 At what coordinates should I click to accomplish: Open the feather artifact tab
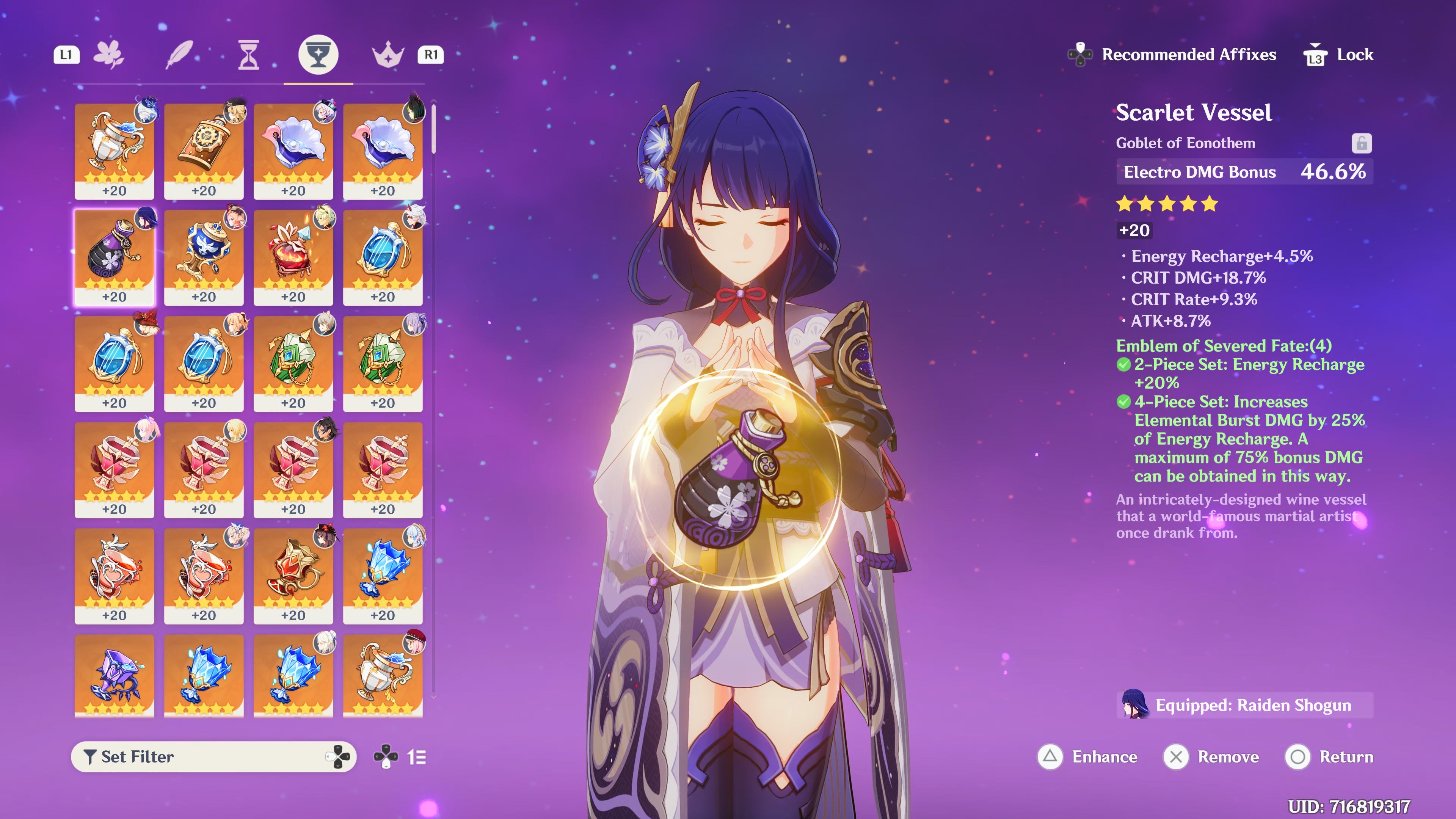tap(179, 55)
